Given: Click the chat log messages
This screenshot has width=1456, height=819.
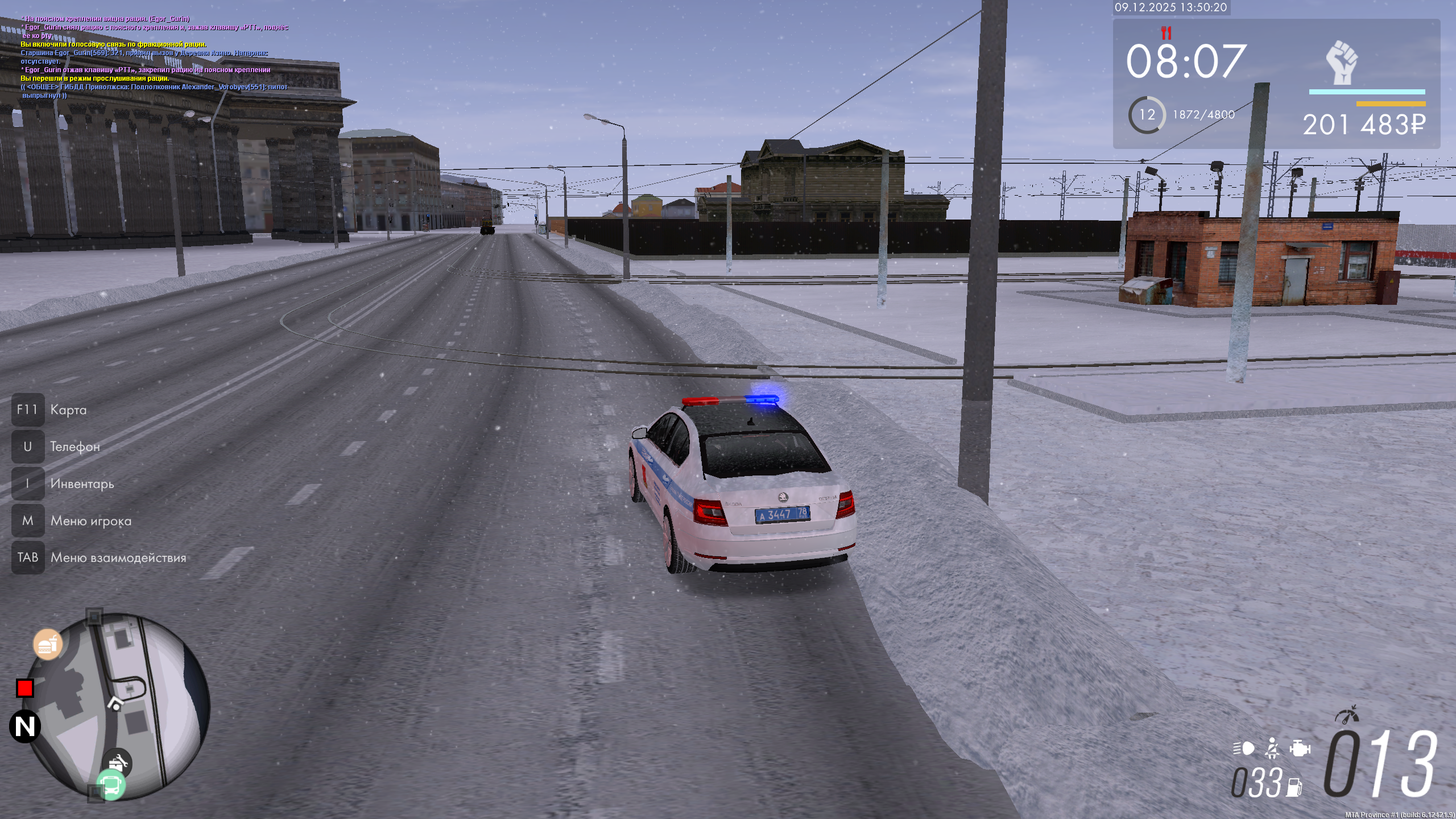Looking at the screenshot, I should (x=155, y=57).
